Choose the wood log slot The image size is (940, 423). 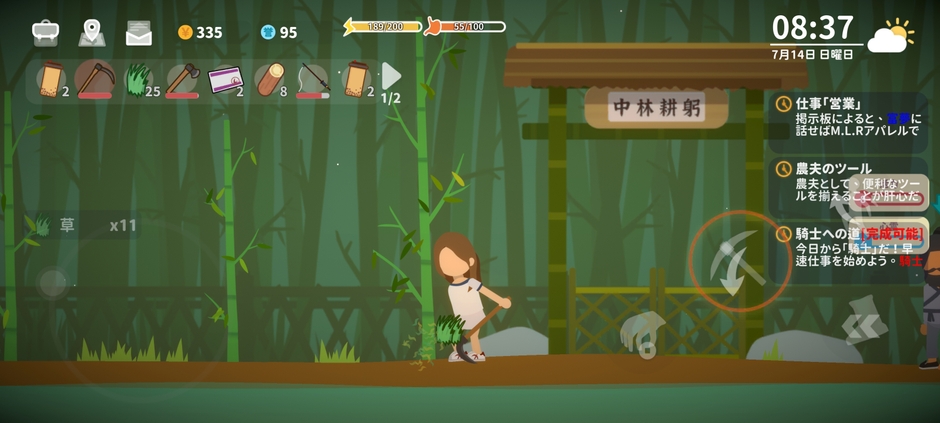(270, 79)
